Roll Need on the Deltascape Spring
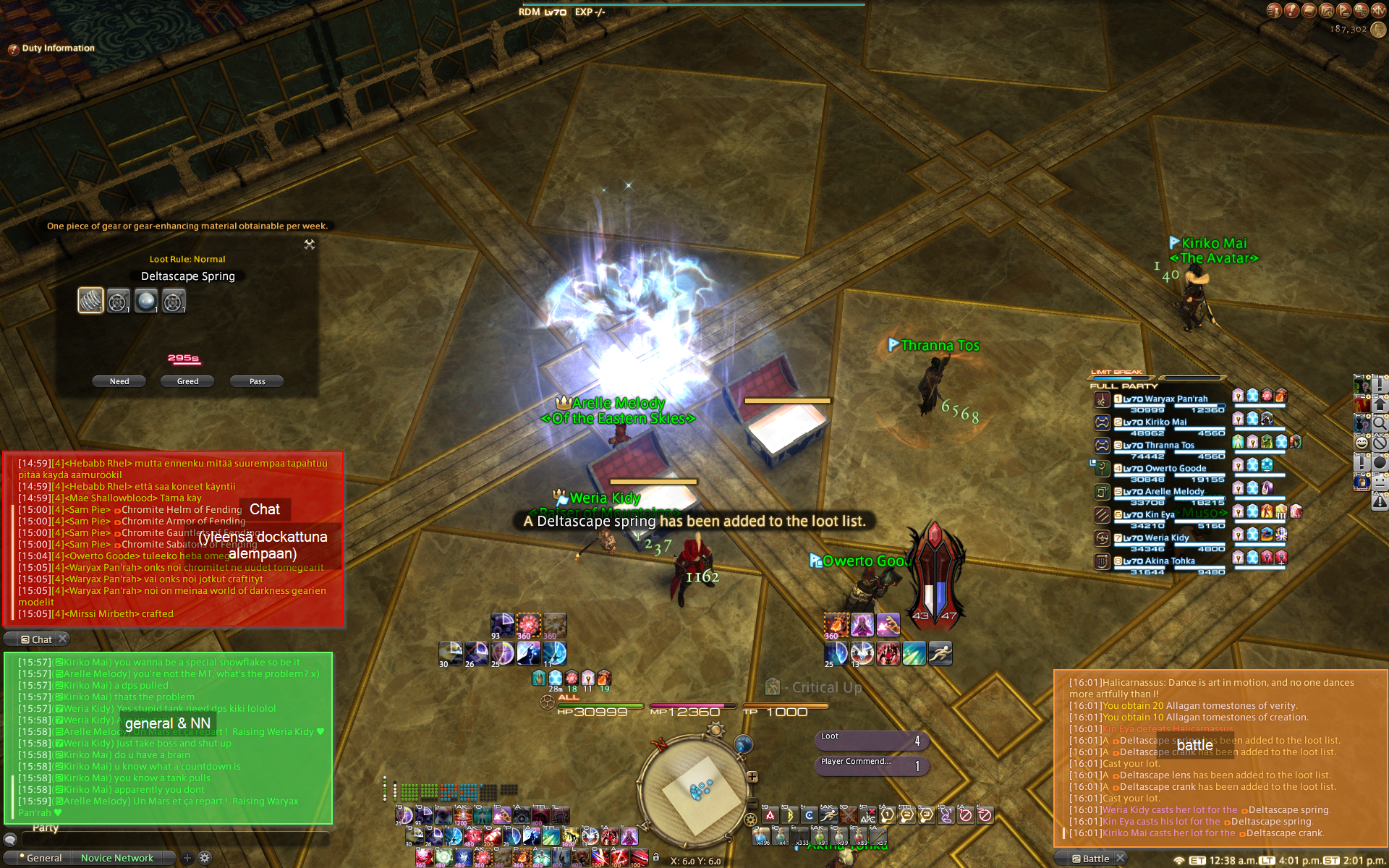 click(x=119, y=381)
